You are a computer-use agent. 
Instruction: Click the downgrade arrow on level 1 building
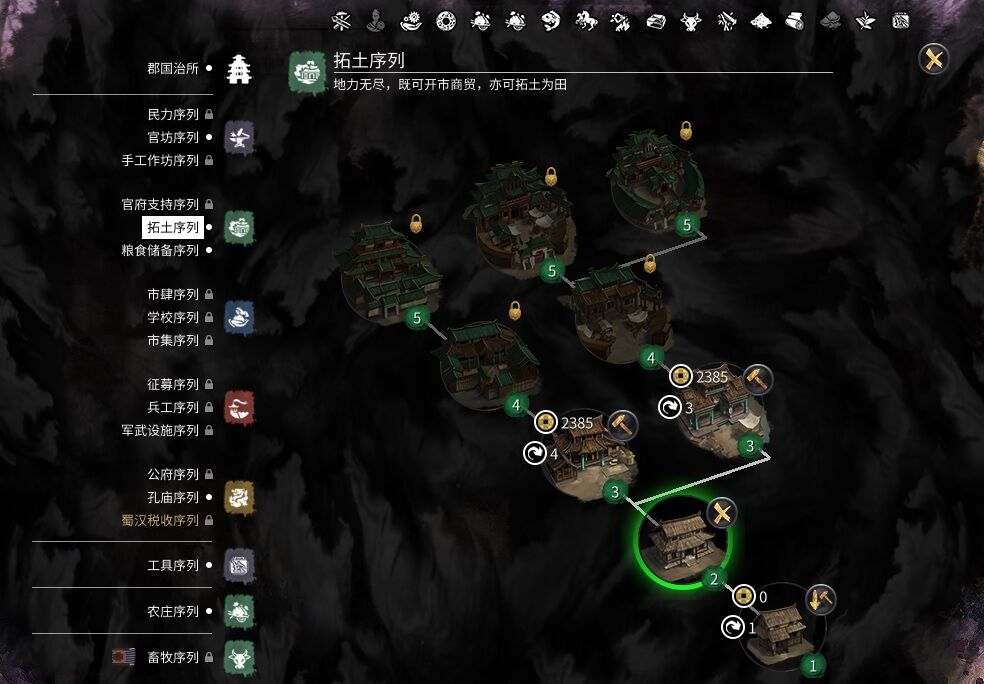pyautogui.click(x=820, y=599)
